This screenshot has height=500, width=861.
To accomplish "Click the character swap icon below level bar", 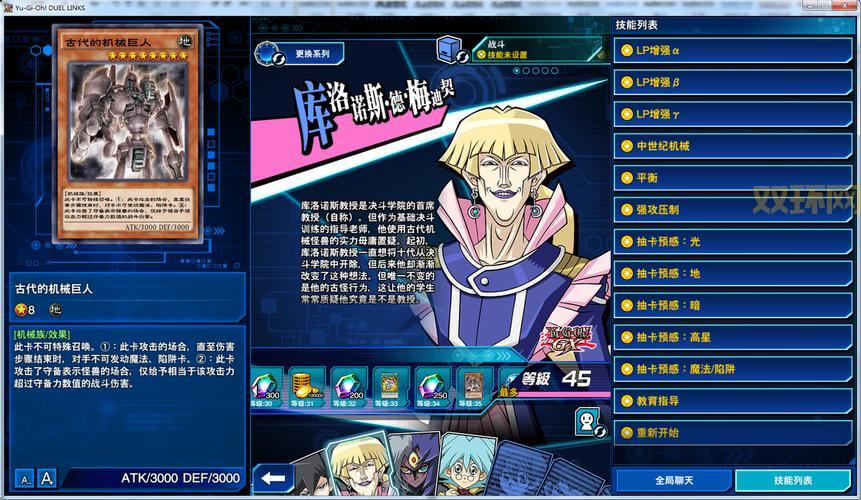I will click(588, 423).
